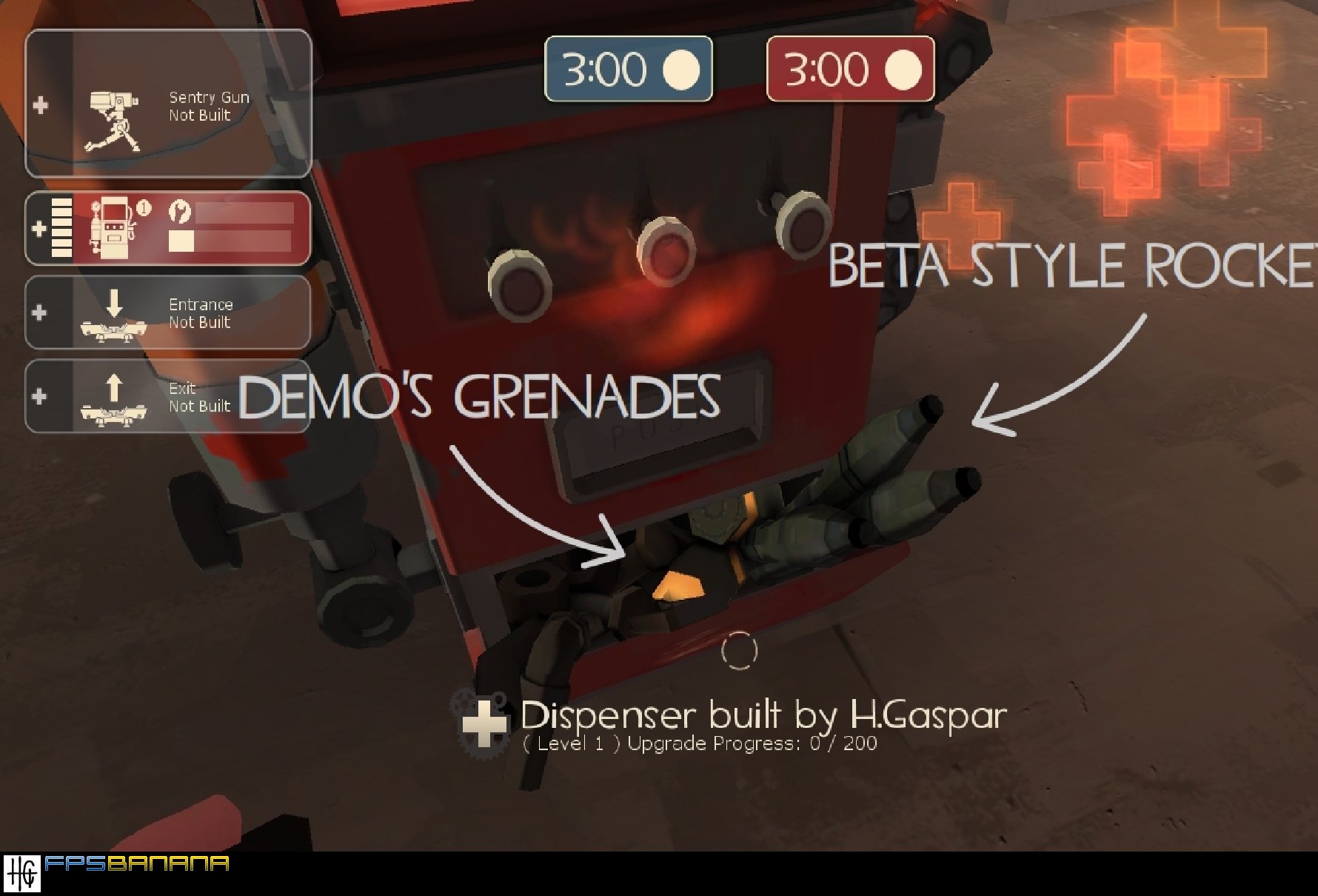1318x896 pixels.
Task: Expand the Sentry Gun Not Built panel
Action: (167, 107)
